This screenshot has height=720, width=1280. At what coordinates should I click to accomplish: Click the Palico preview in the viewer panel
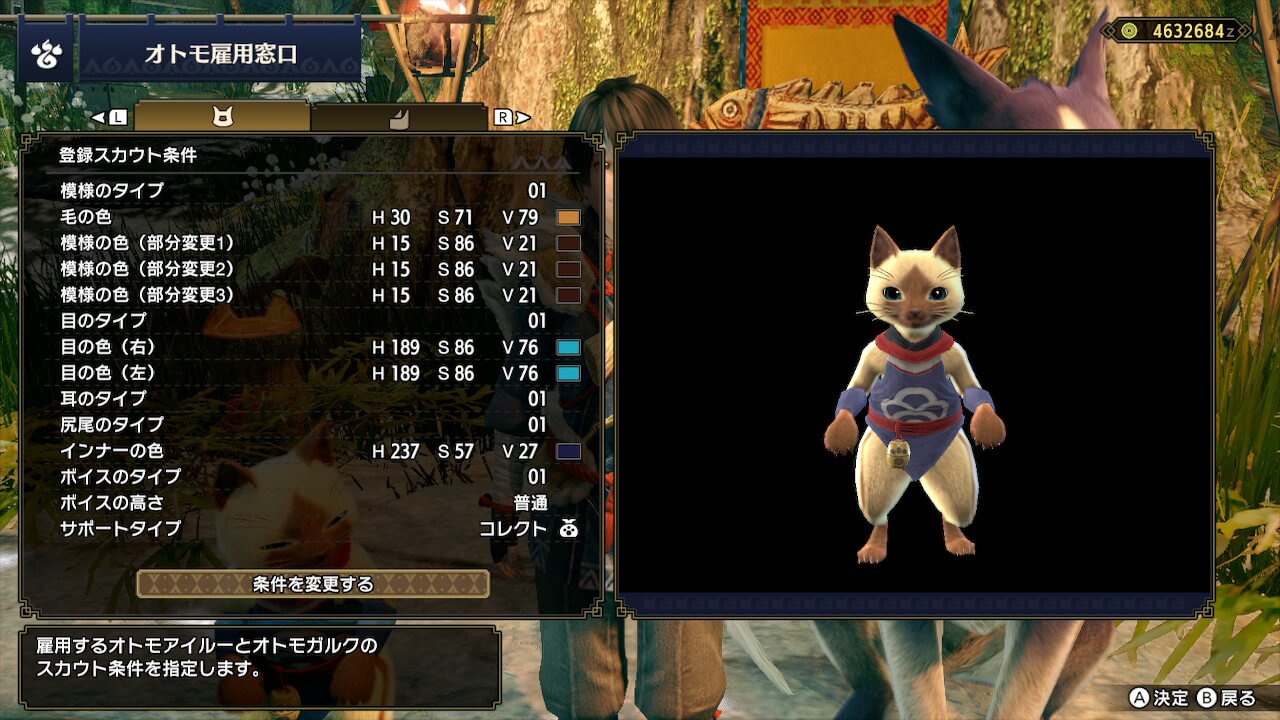tap(914, 390)
